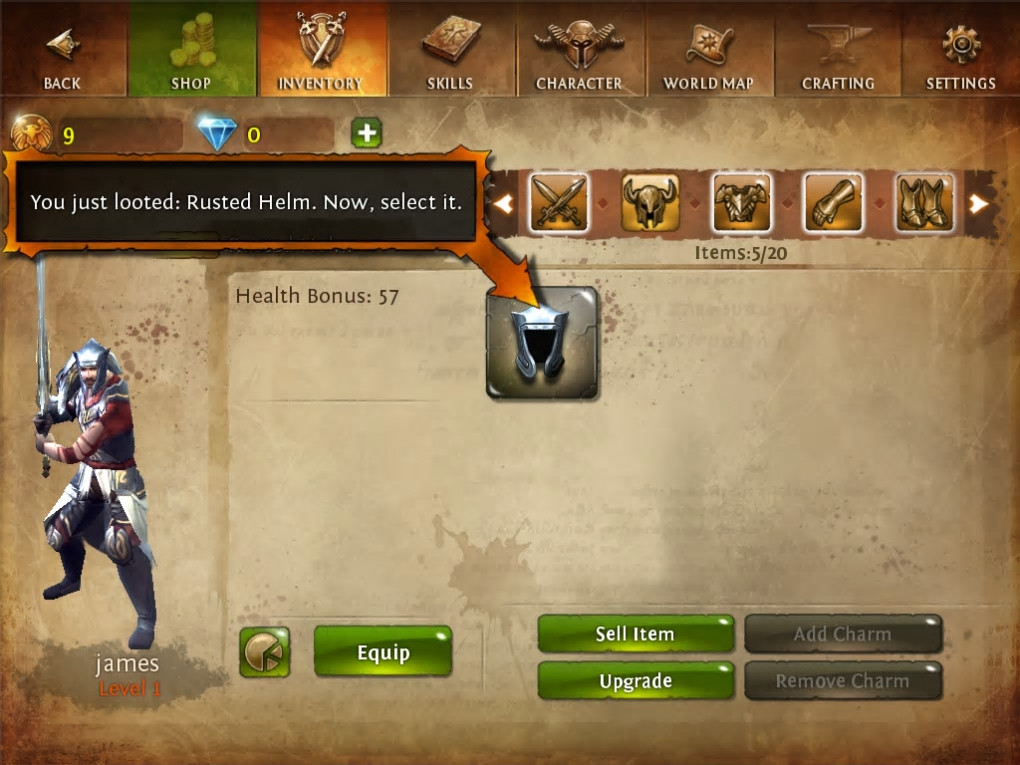Select the Rusted Helm item slot
Screen dimensions: 1020x765
(542, 343)
